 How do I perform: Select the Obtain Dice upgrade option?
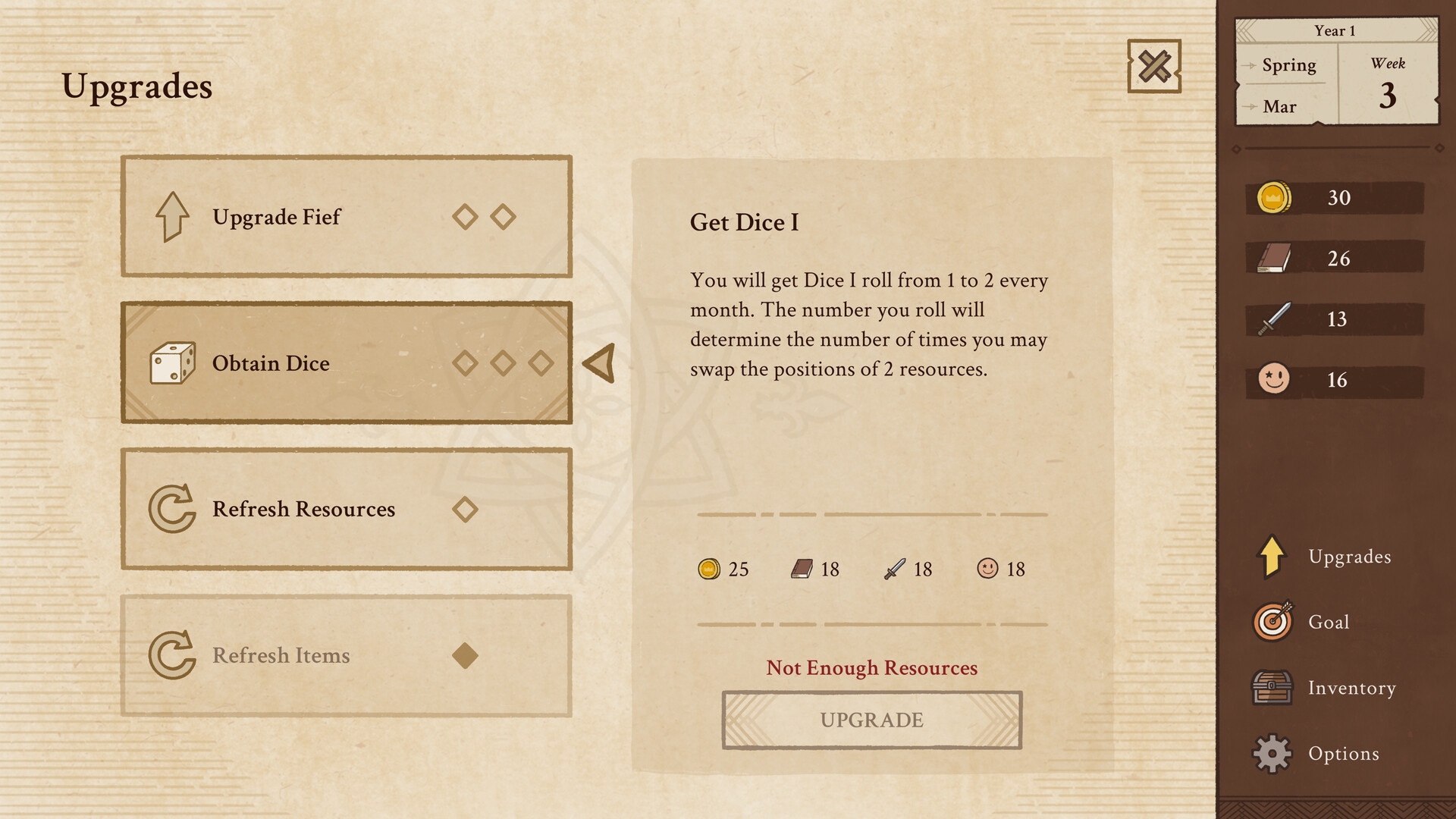point(347,362)
